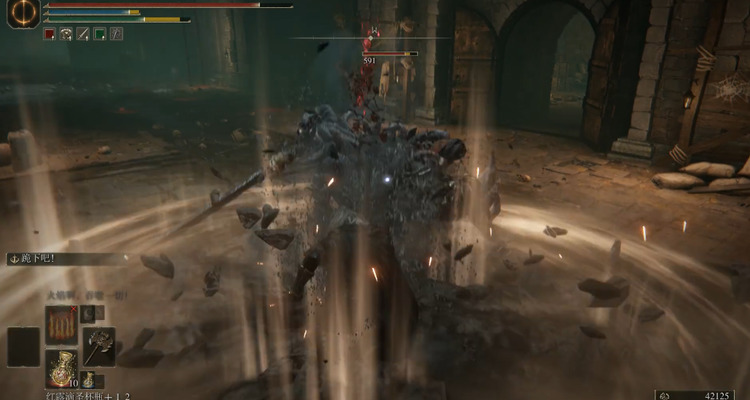750x400 pixels.
Task: Click the greataxe right-hand weapon slot
Action: (x=99, y=346)
